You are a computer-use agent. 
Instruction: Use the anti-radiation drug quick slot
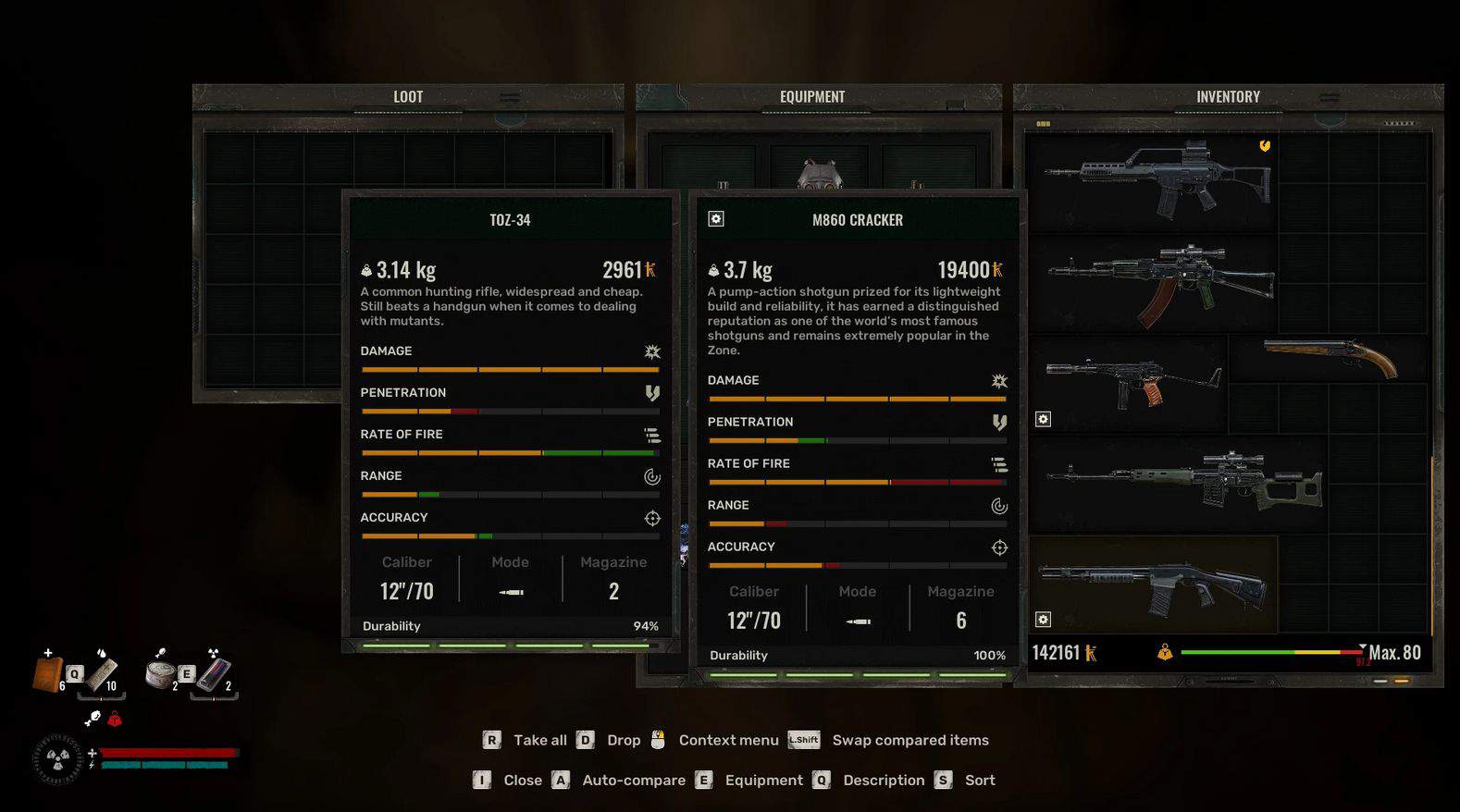(x=215, y=673)
